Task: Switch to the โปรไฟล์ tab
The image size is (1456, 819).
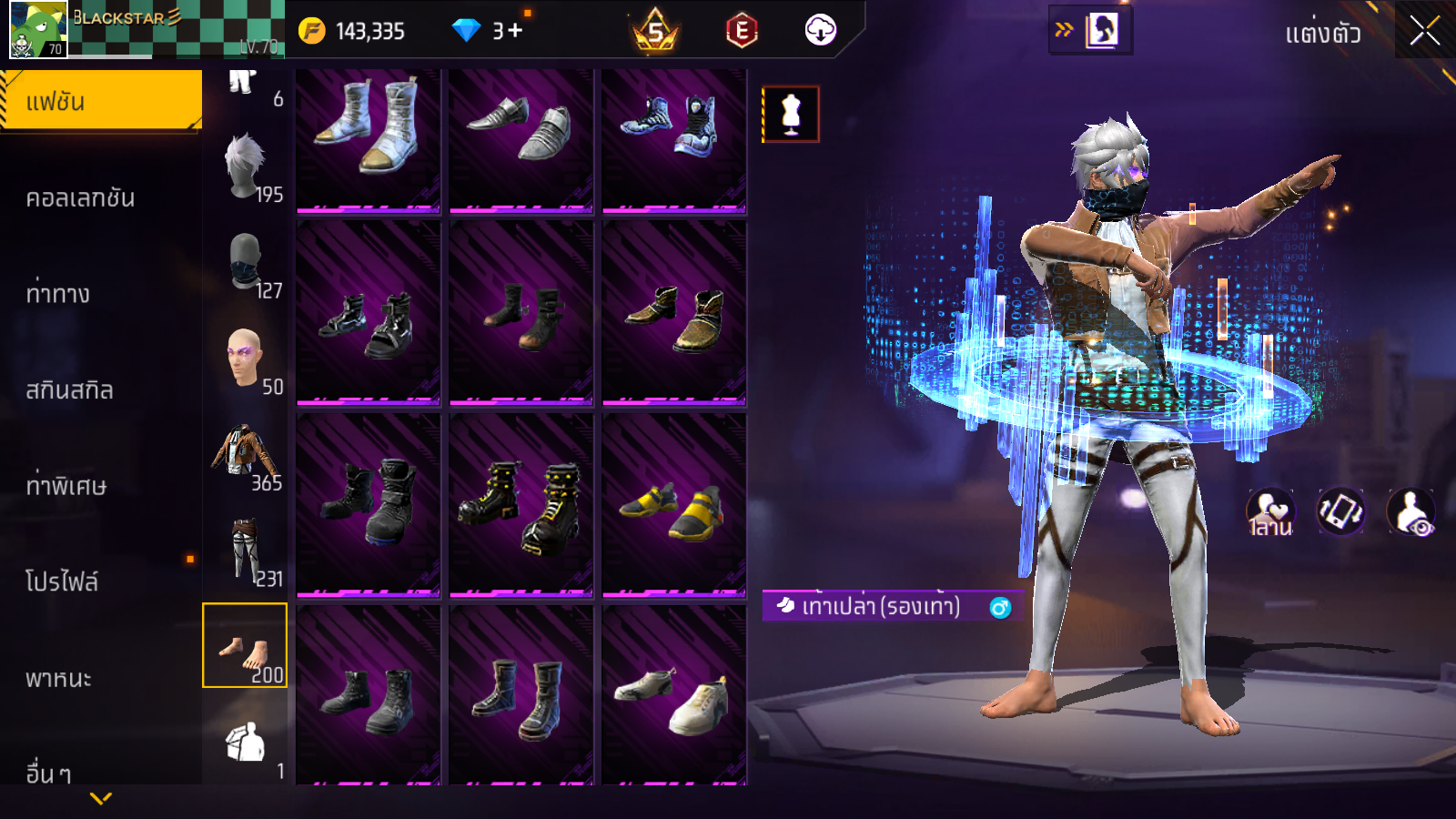Action: click(x=62, y=582)
